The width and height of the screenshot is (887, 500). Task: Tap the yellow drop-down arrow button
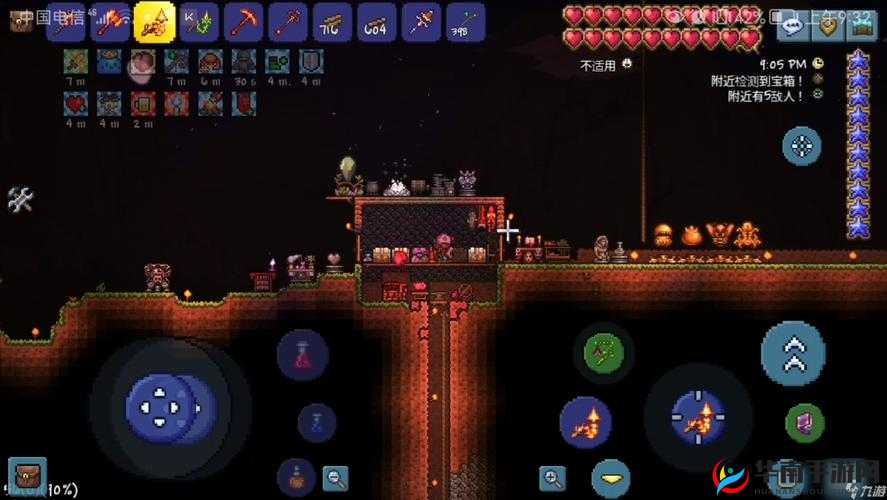pos(610,477)
